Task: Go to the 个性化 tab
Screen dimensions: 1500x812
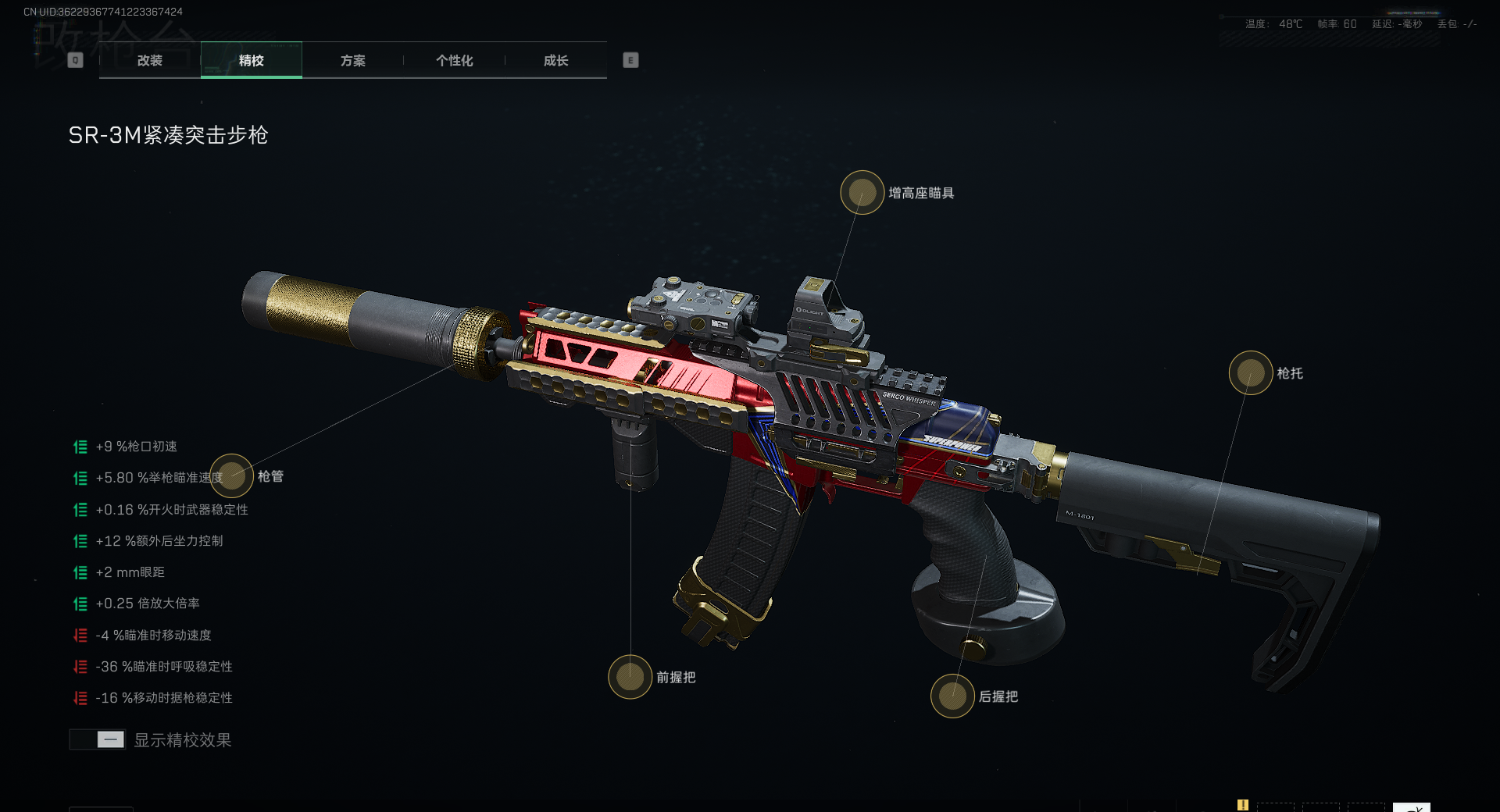Action: (454, 60)
